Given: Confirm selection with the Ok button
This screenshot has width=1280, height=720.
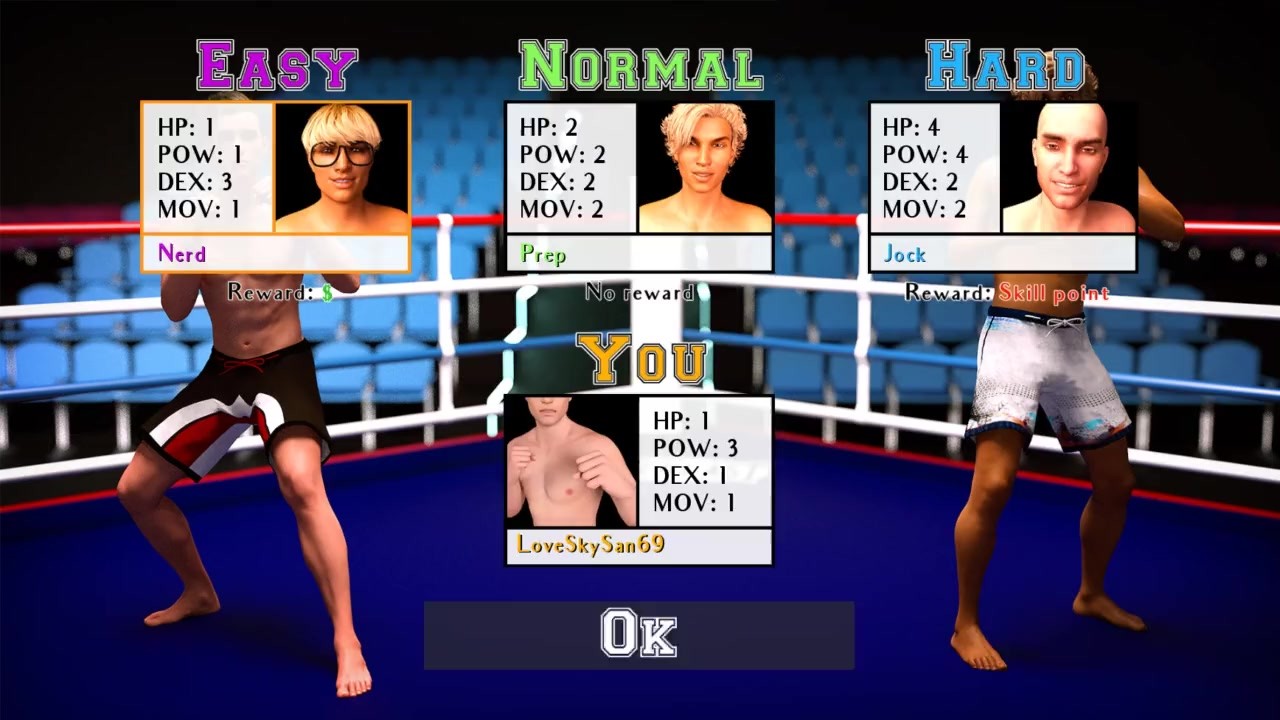Looking at the screenshot, I should [x=639, y=635].
